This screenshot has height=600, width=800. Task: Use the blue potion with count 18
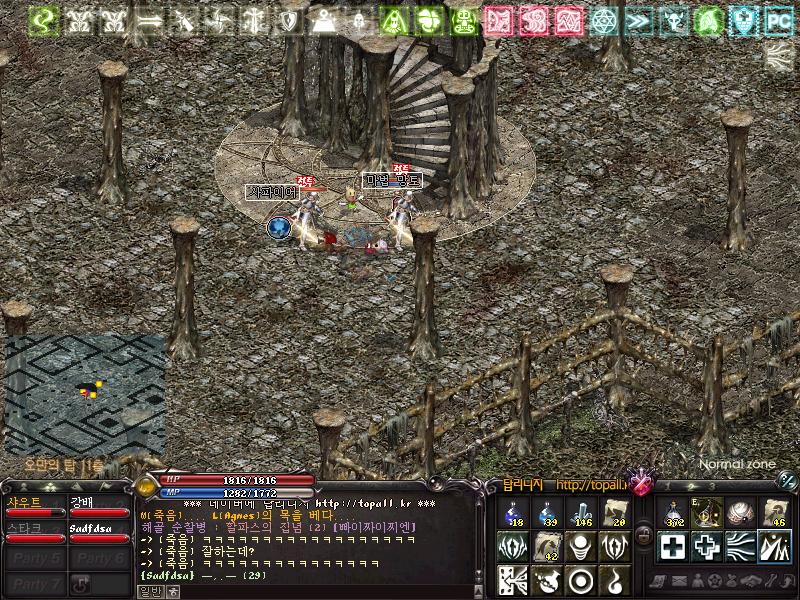point(516,513)
